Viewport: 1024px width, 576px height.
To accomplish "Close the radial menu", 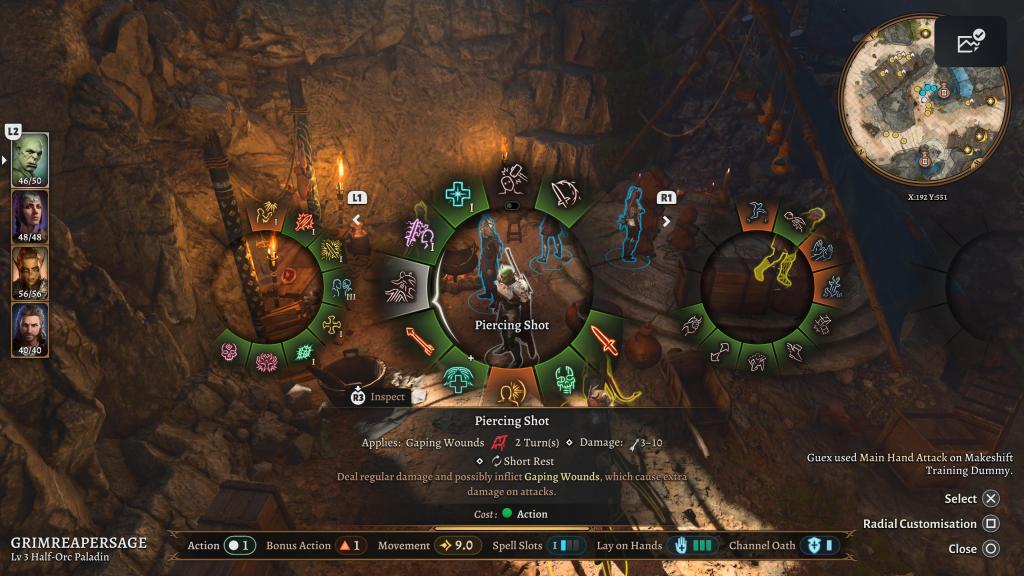I will 990,548.
